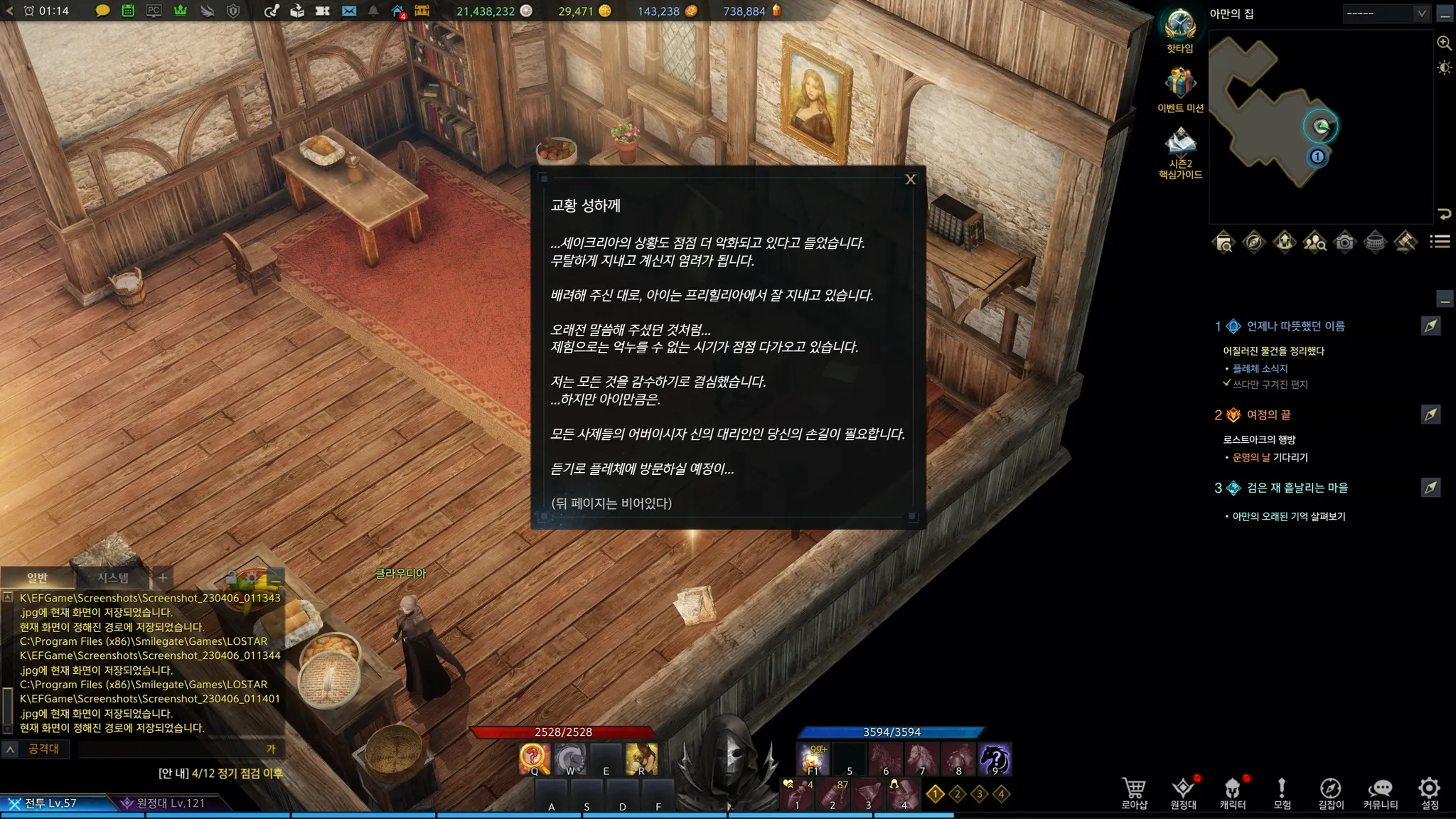
Task: Open the 커뮤니티 community menu
Action: 1380,792
